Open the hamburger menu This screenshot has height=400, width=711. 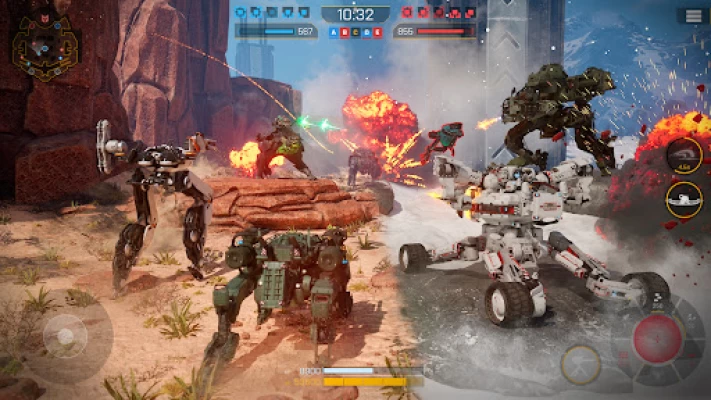[693, 16]
